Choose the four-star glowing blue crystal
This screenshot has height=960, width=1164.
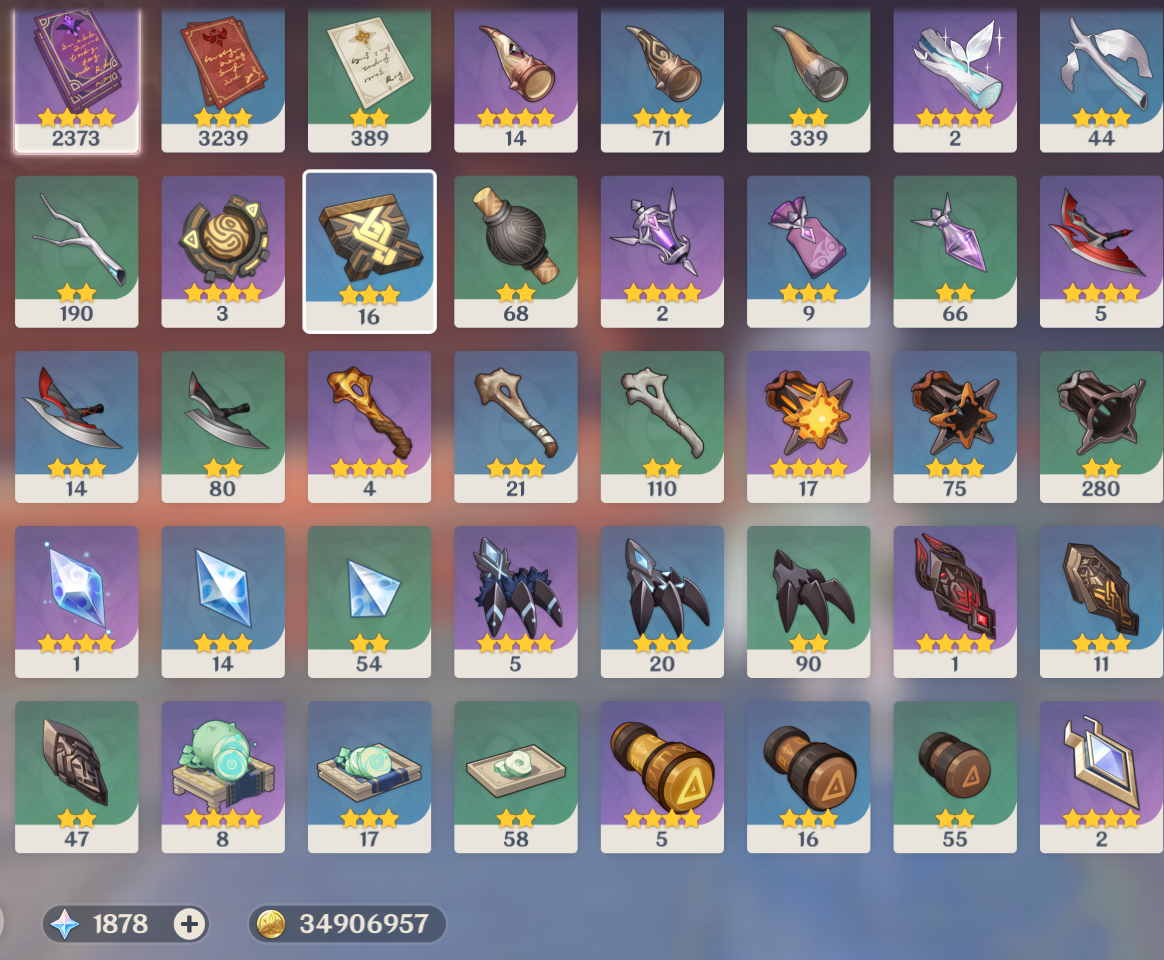[x=76, y=601]
